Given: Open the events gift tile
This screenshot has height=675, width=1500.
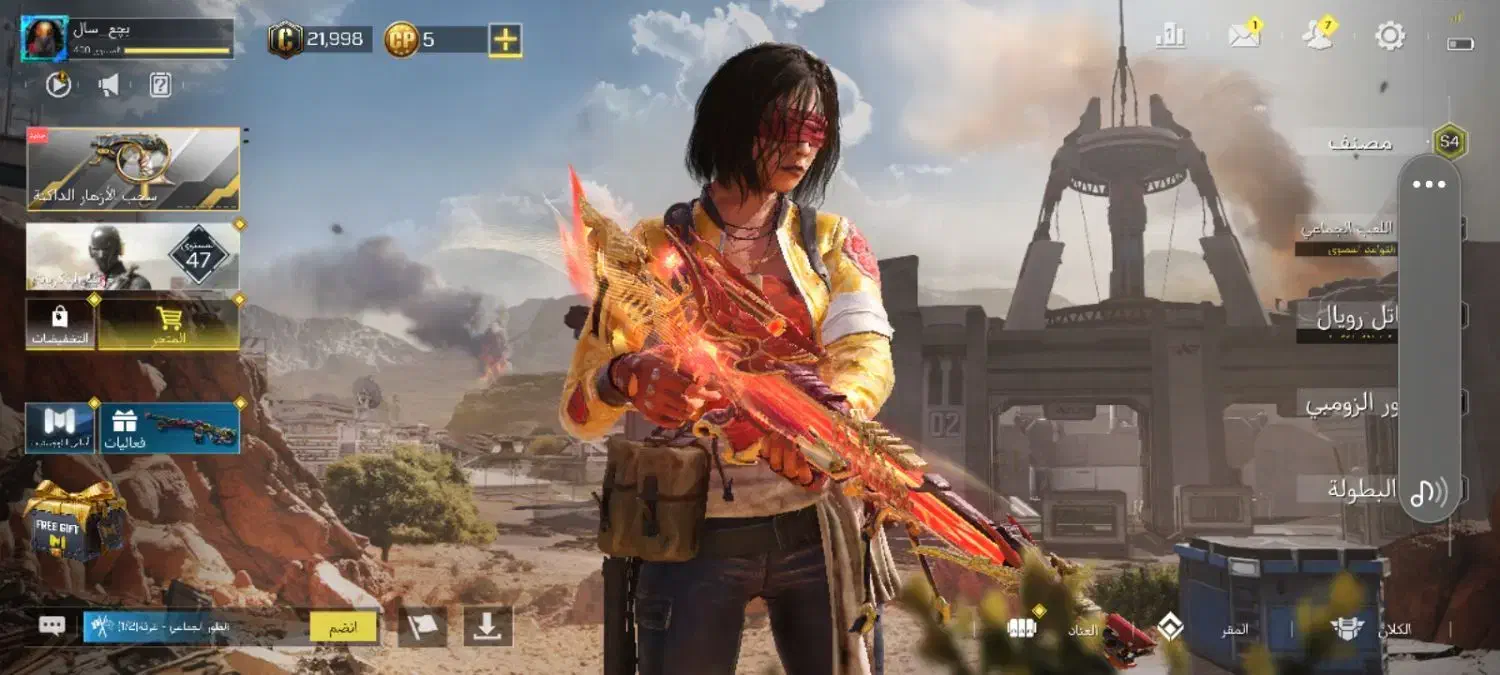Looking at the screenshot, I should point(169,428).
